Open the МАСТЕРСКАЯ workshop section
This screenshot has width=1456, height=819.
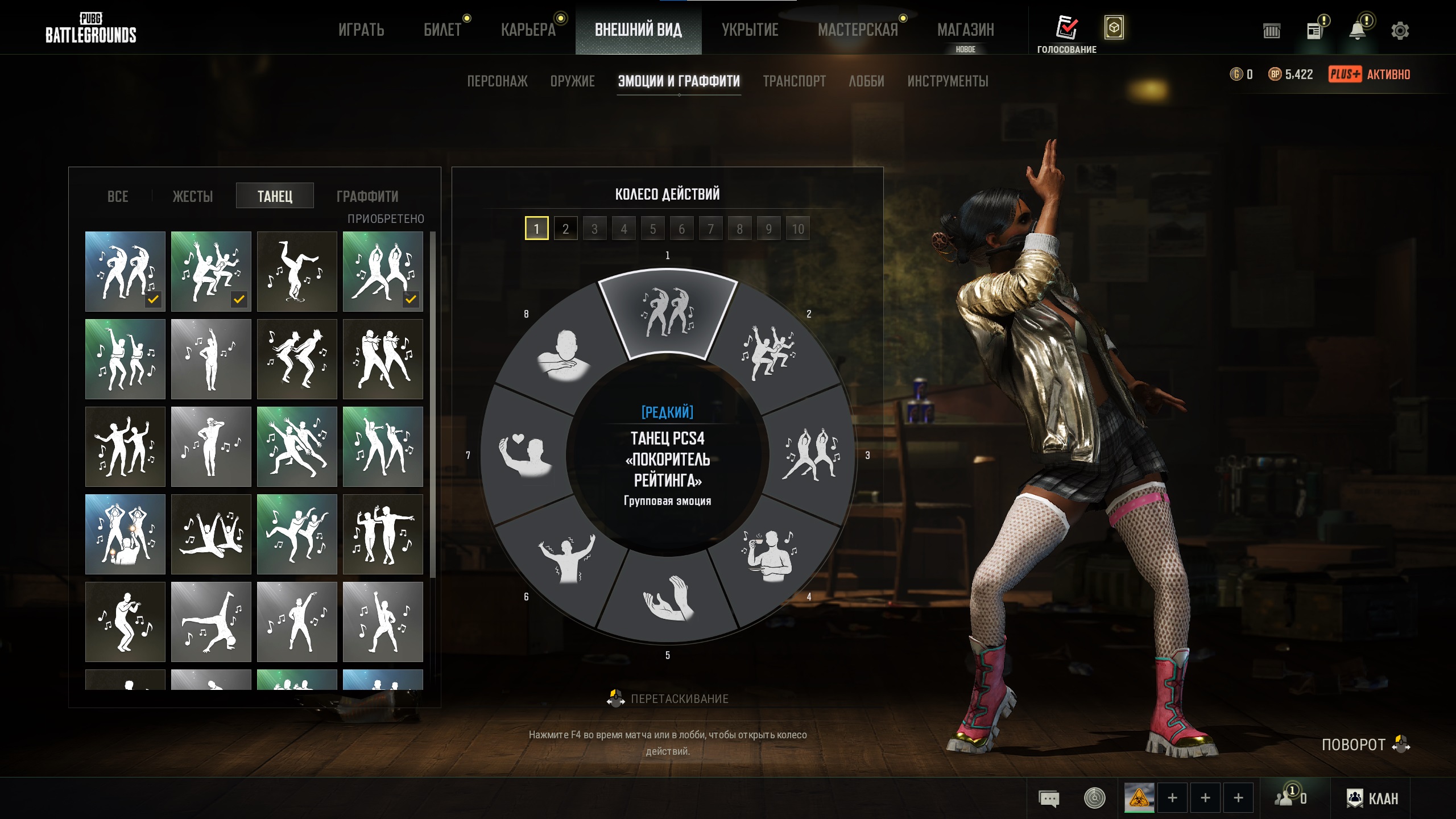(858, 30)
